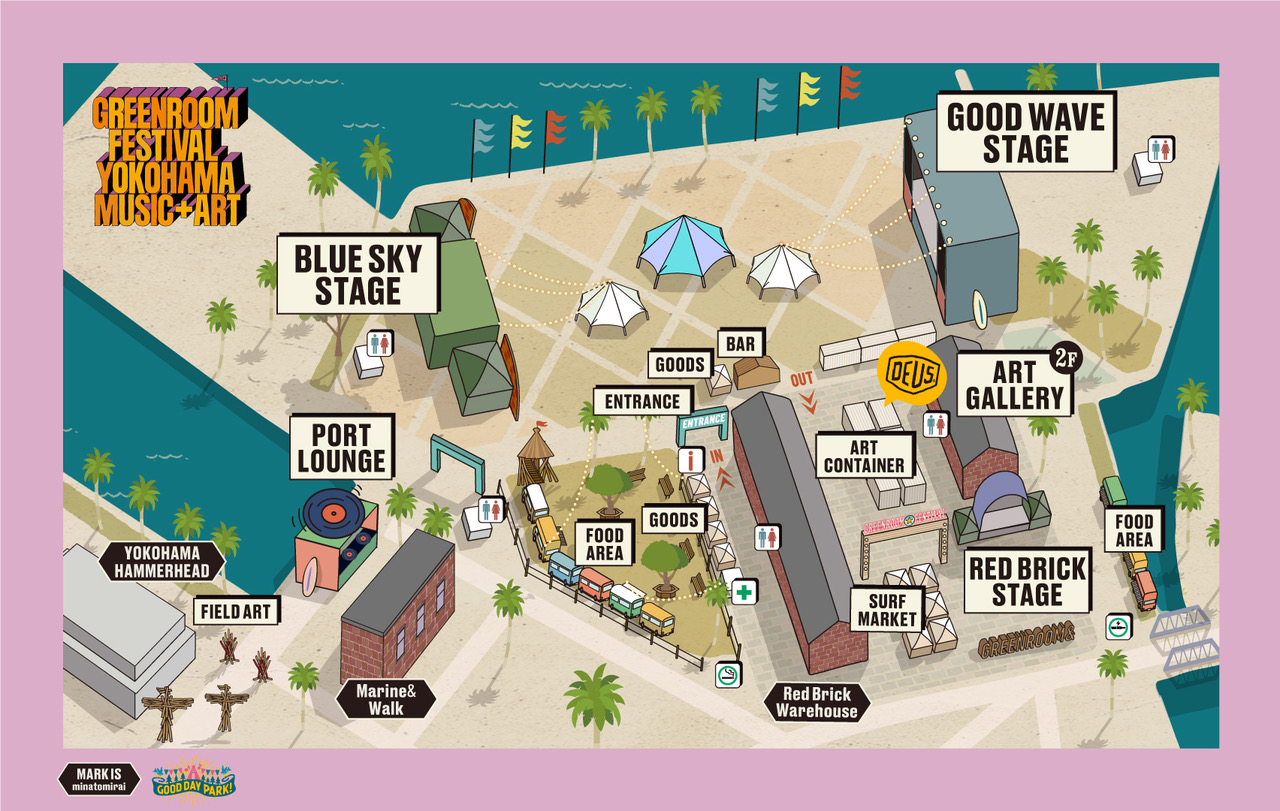
Task: Click the Surf Market label
Action: tap(886, 609)
